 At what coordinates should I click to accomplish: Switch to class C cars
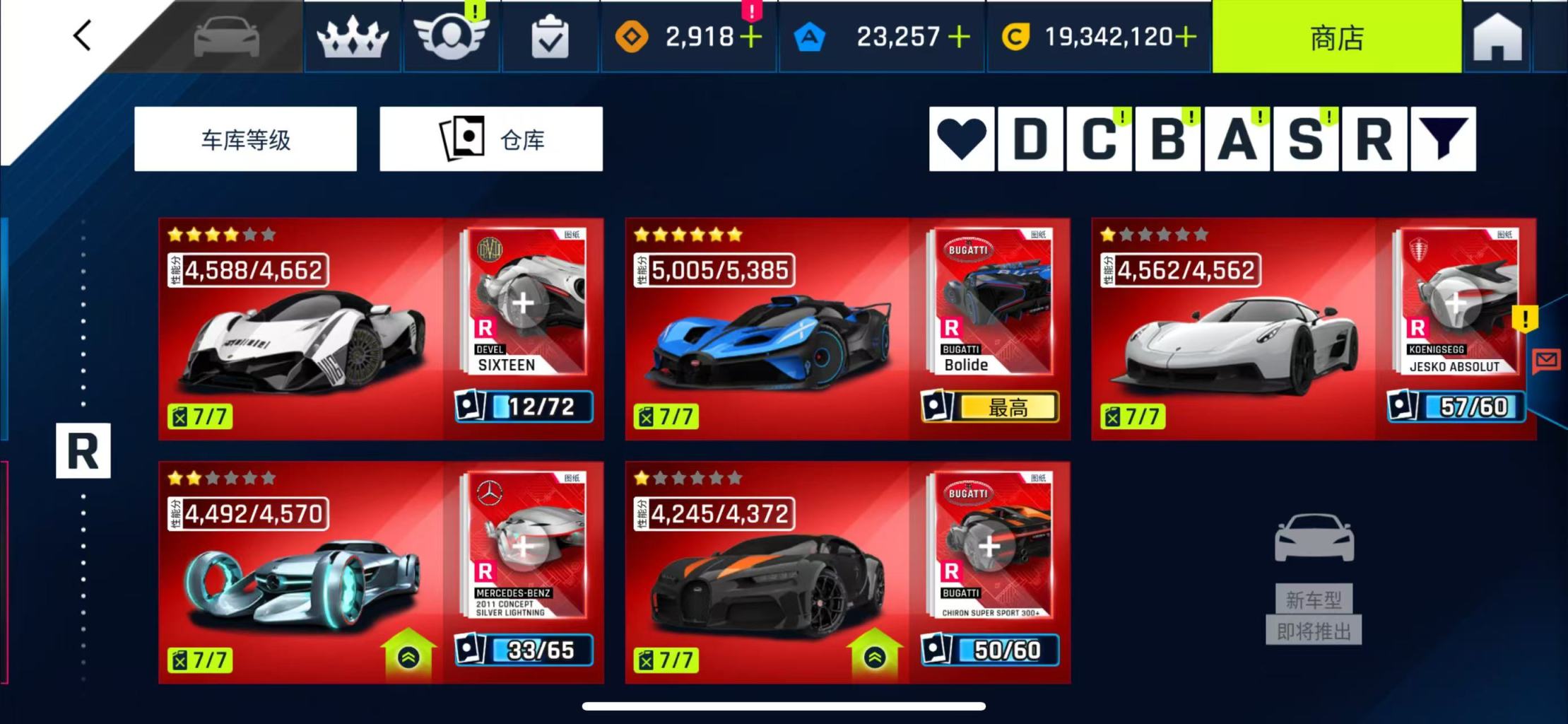1099,139
